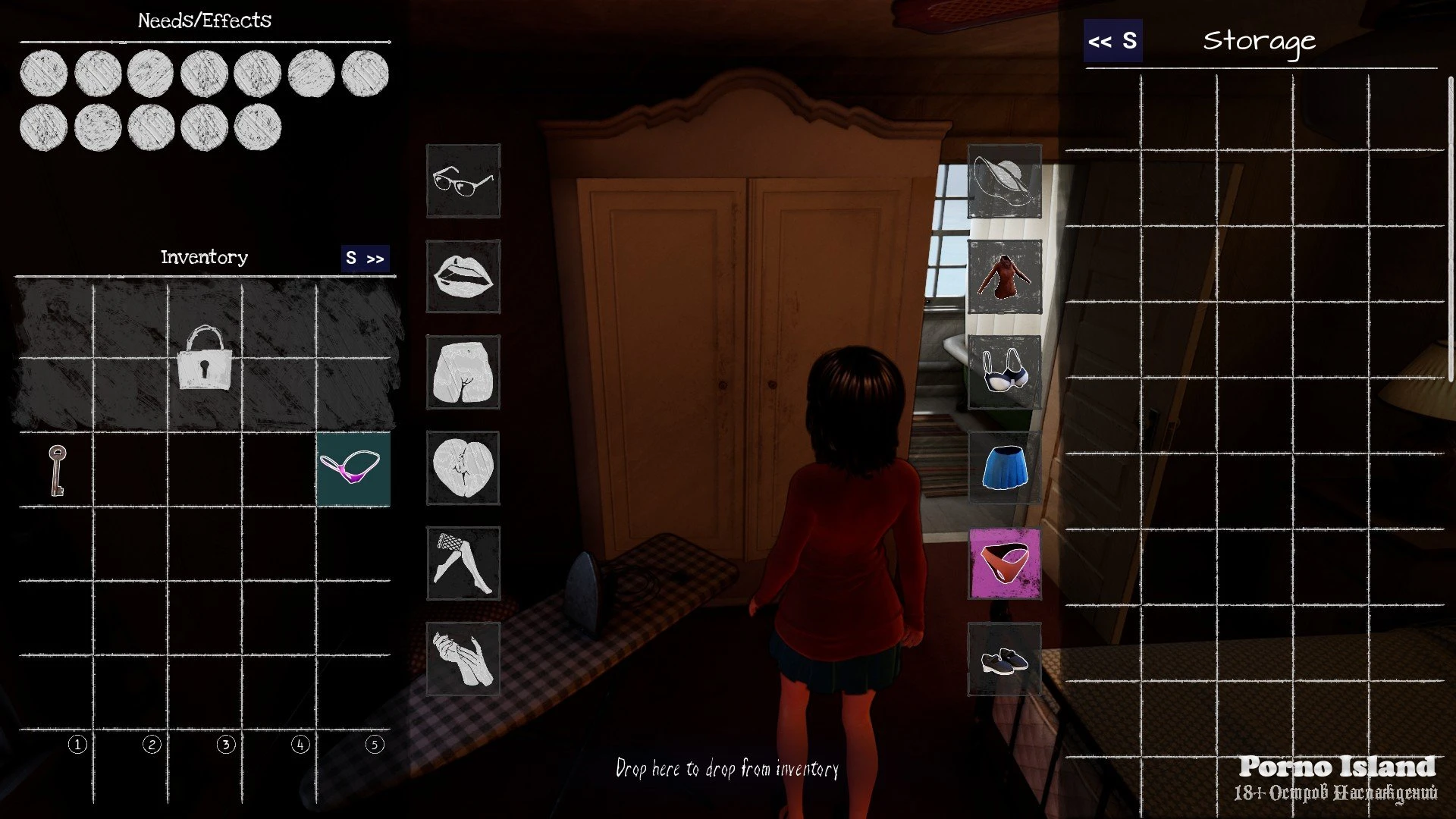Select the highlighted orange panties slot
This screenshot has height=819, width=1456.
pos(1004,563)
